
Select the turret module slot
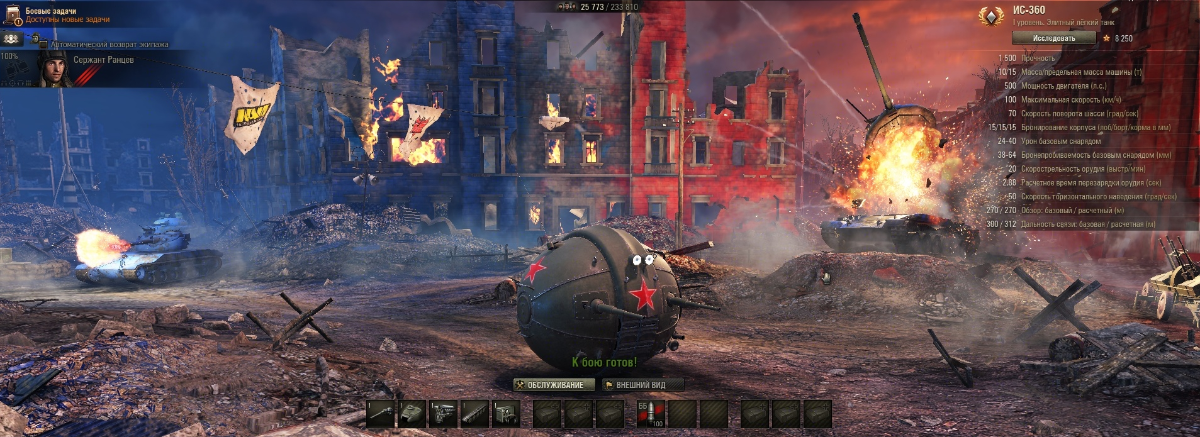pyautogui.click(x=411, y=414)
